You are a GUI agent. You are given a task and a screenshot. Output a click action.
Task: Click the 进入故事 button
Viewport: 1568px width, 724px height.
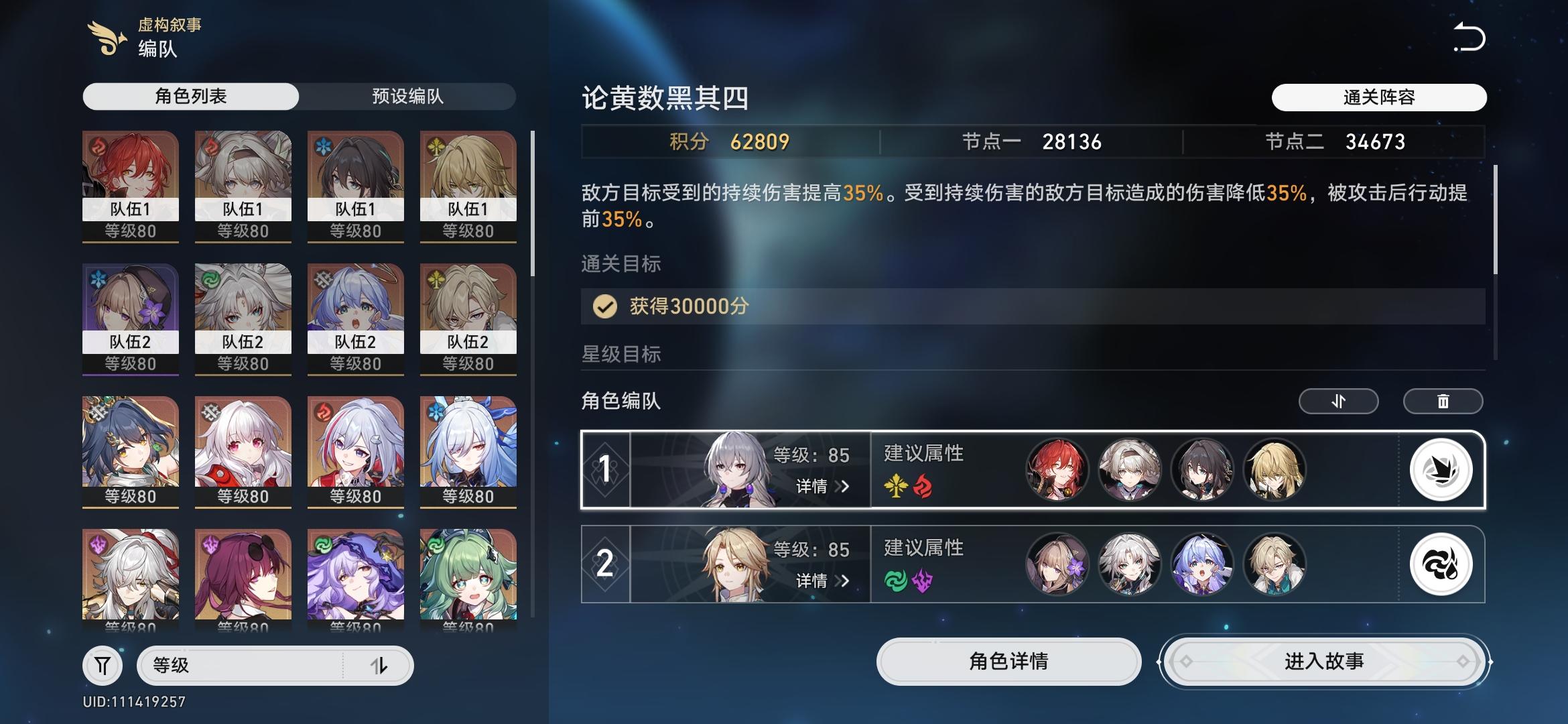1321,661
